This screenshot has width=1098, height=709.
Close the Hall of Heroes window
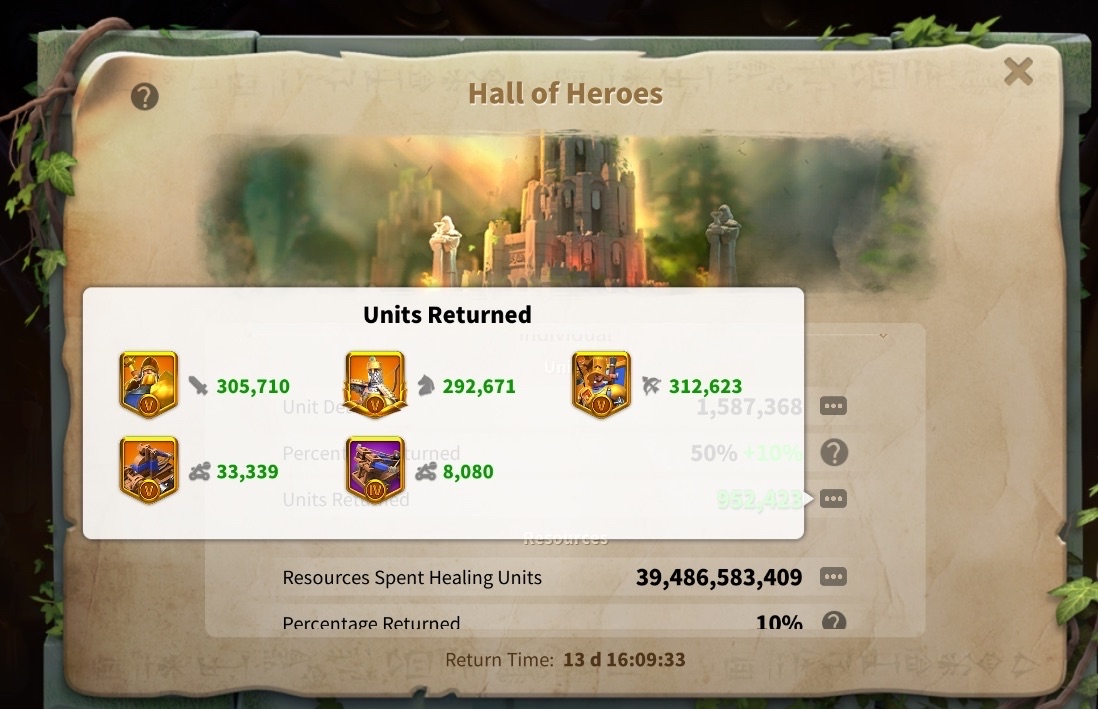coord(1018,71)
